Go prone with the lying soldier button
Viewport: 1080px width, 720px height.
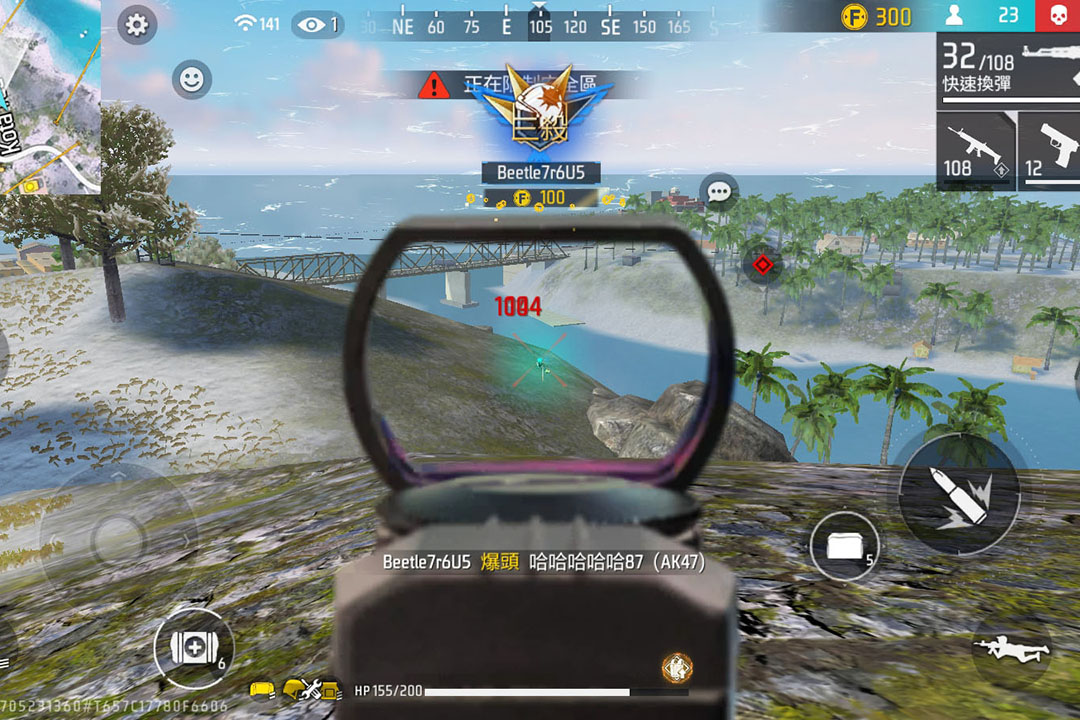click(1011, 648)
